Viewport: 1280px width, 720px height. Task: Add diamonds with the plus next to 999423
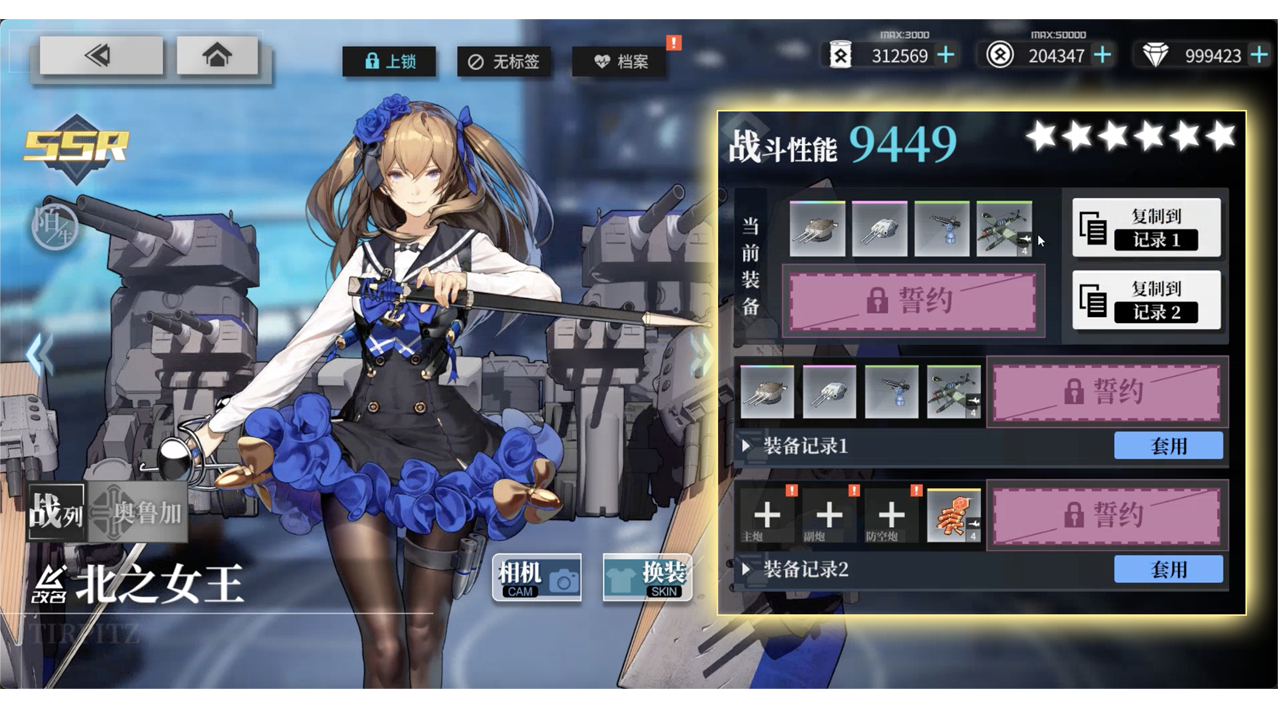tap(1259, 56)
